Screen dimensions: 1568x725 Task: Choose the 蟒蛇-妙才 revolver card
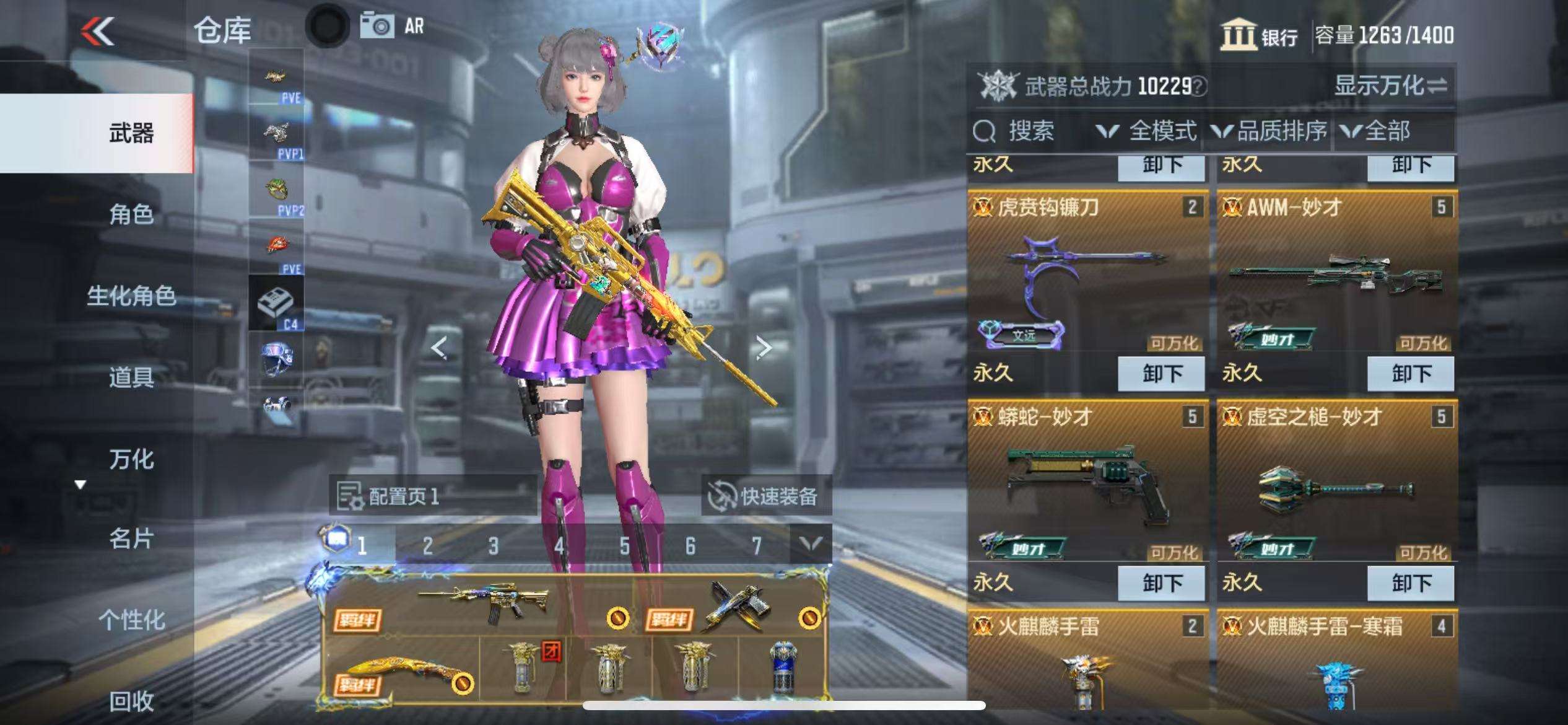click(x=1087, y=483)
